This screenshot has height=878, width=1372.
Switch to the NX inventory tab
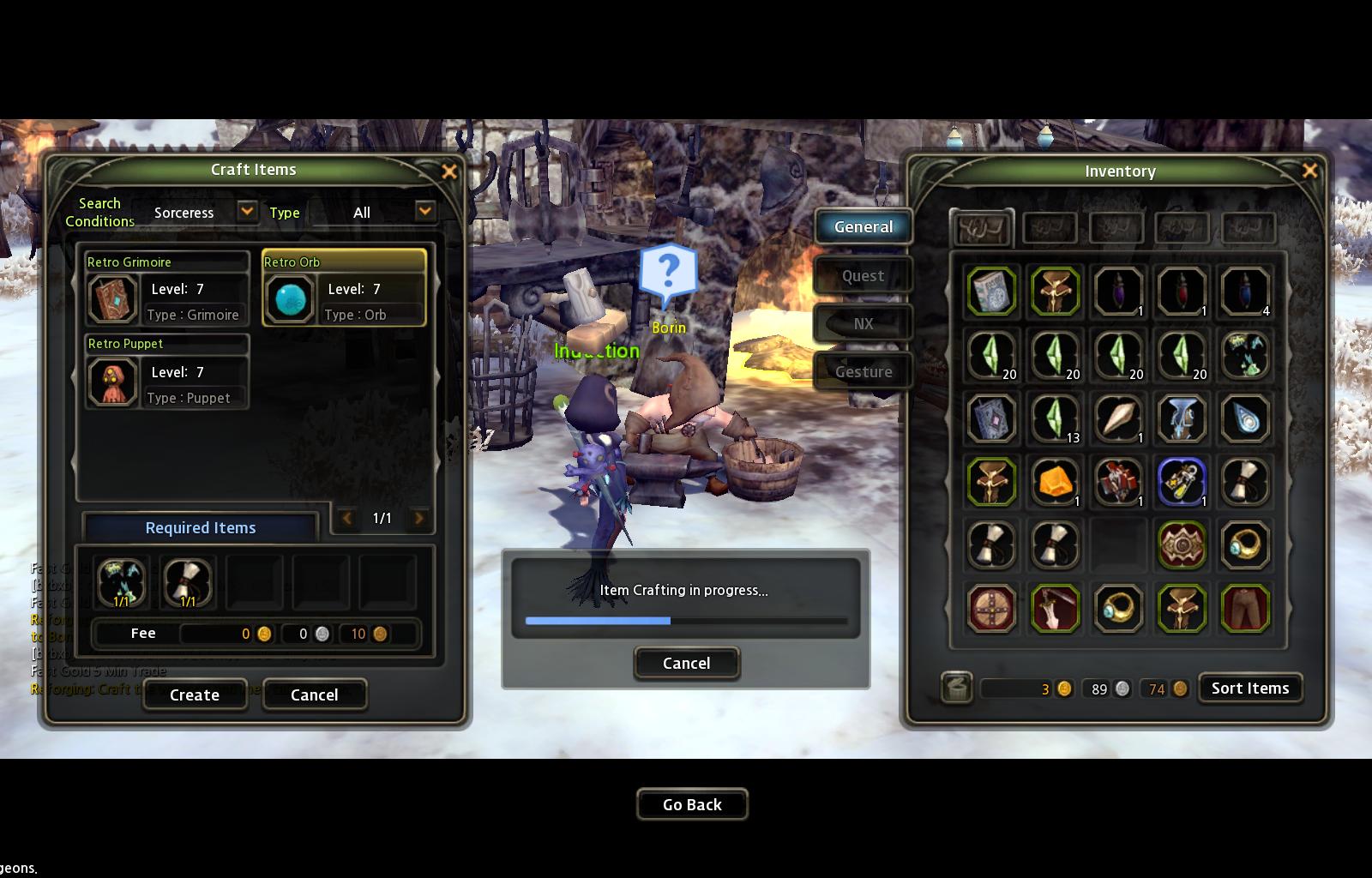[x=863, y=323]
